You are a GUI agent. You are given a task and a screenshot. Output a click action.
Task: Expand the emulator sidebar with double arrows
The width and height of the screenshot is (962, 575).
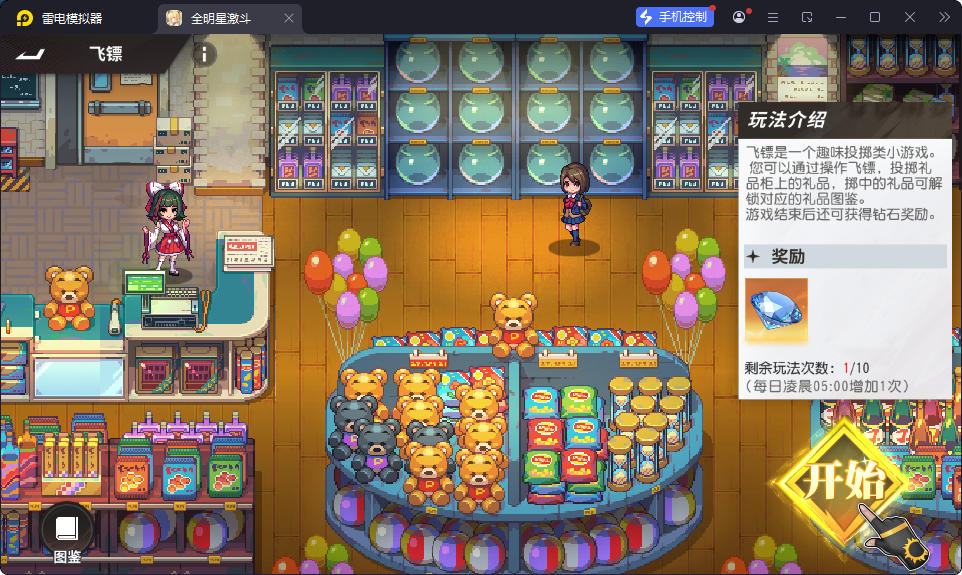[x=944, y=17]
